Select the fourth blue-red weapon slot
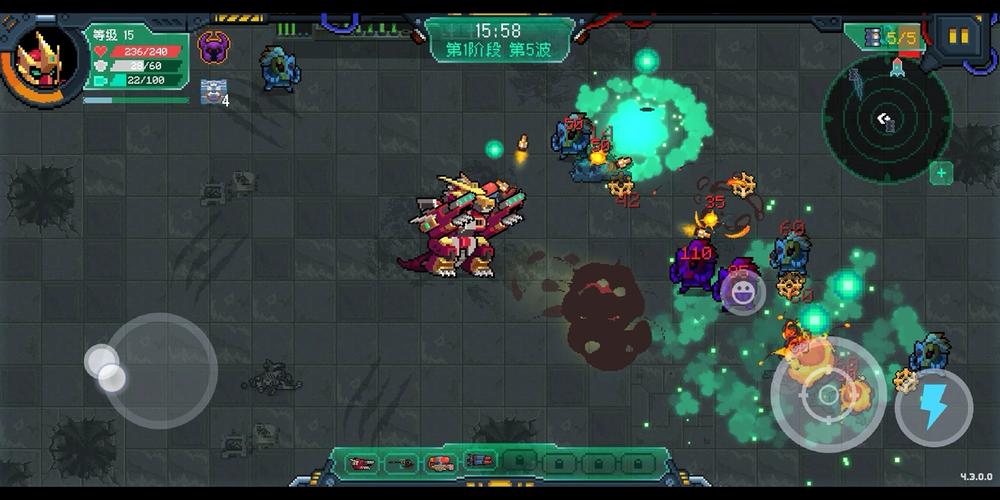 pos(478,462)
